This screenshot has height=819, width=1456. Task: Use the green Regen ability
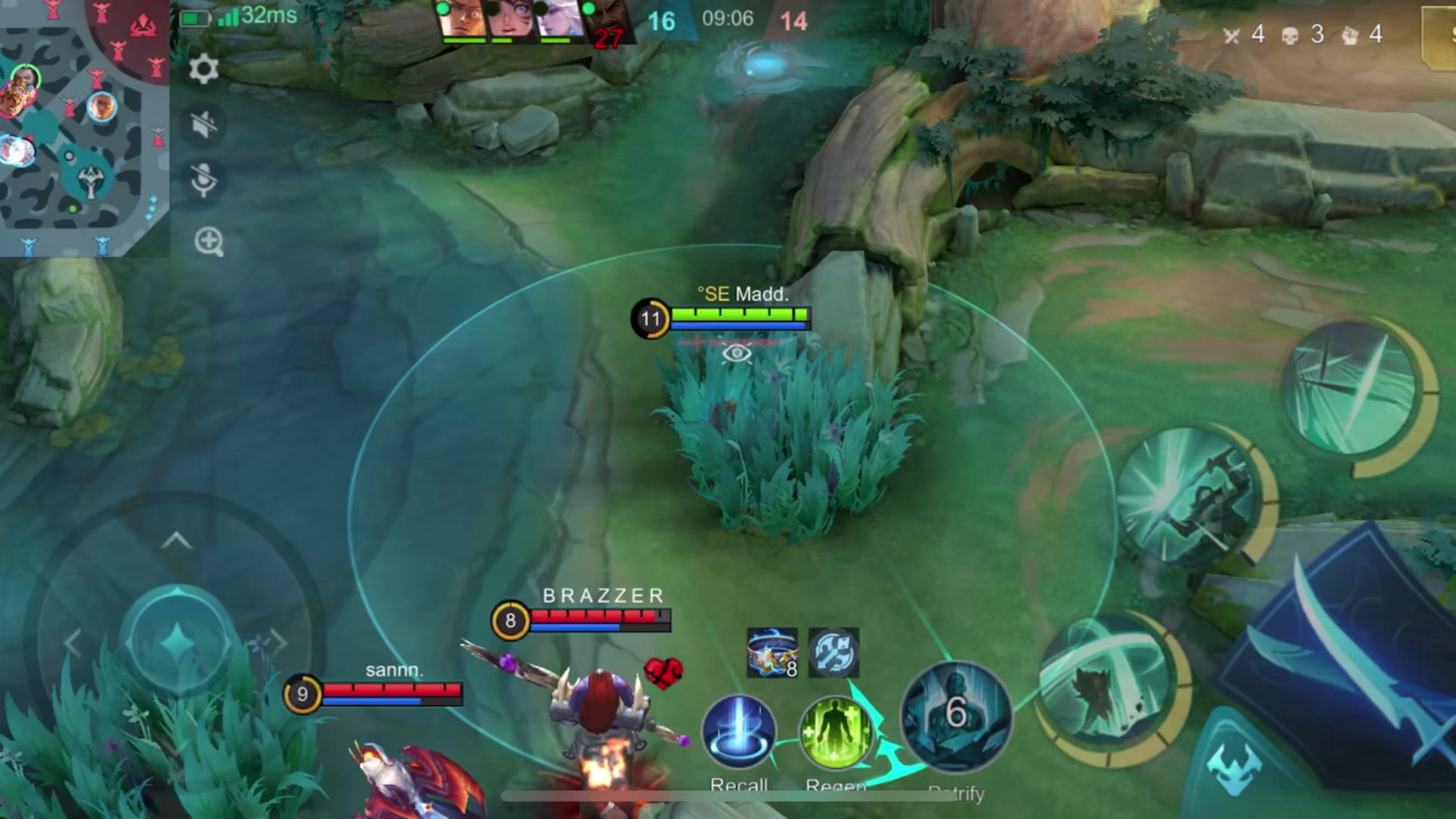835,733
